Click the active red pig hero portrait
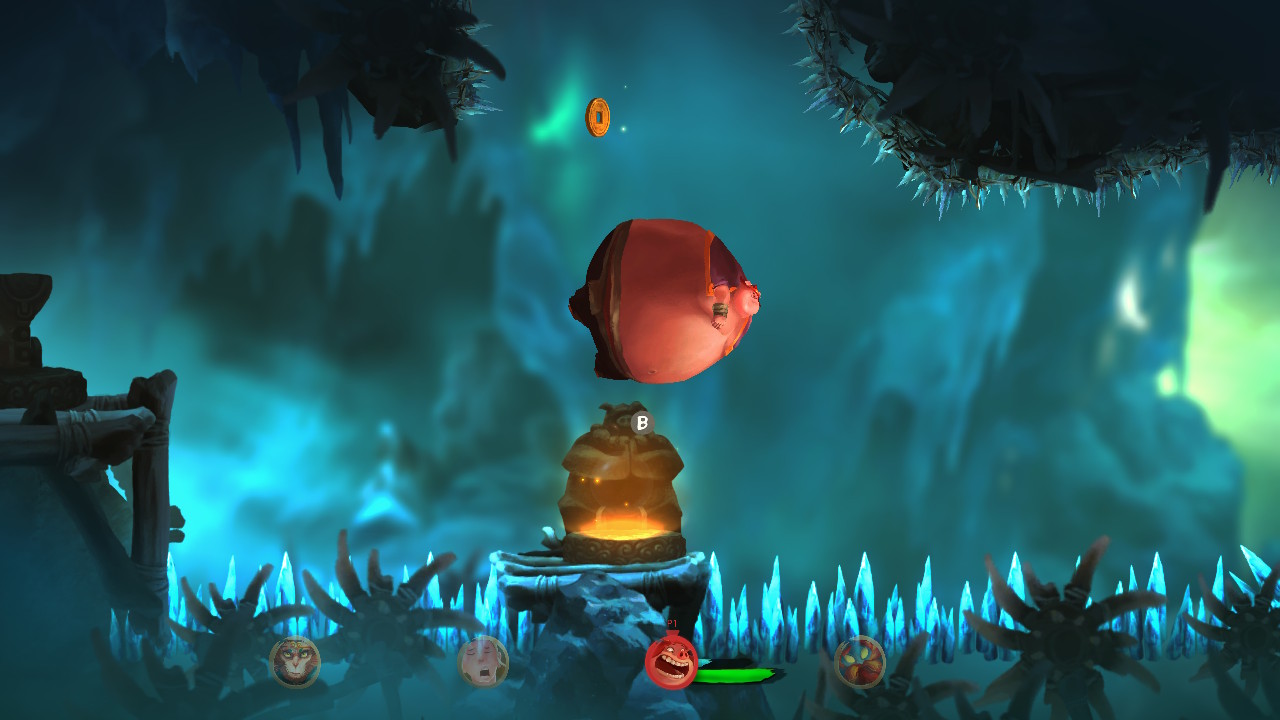The image size is (1280, 720). (x=671, y=661)
